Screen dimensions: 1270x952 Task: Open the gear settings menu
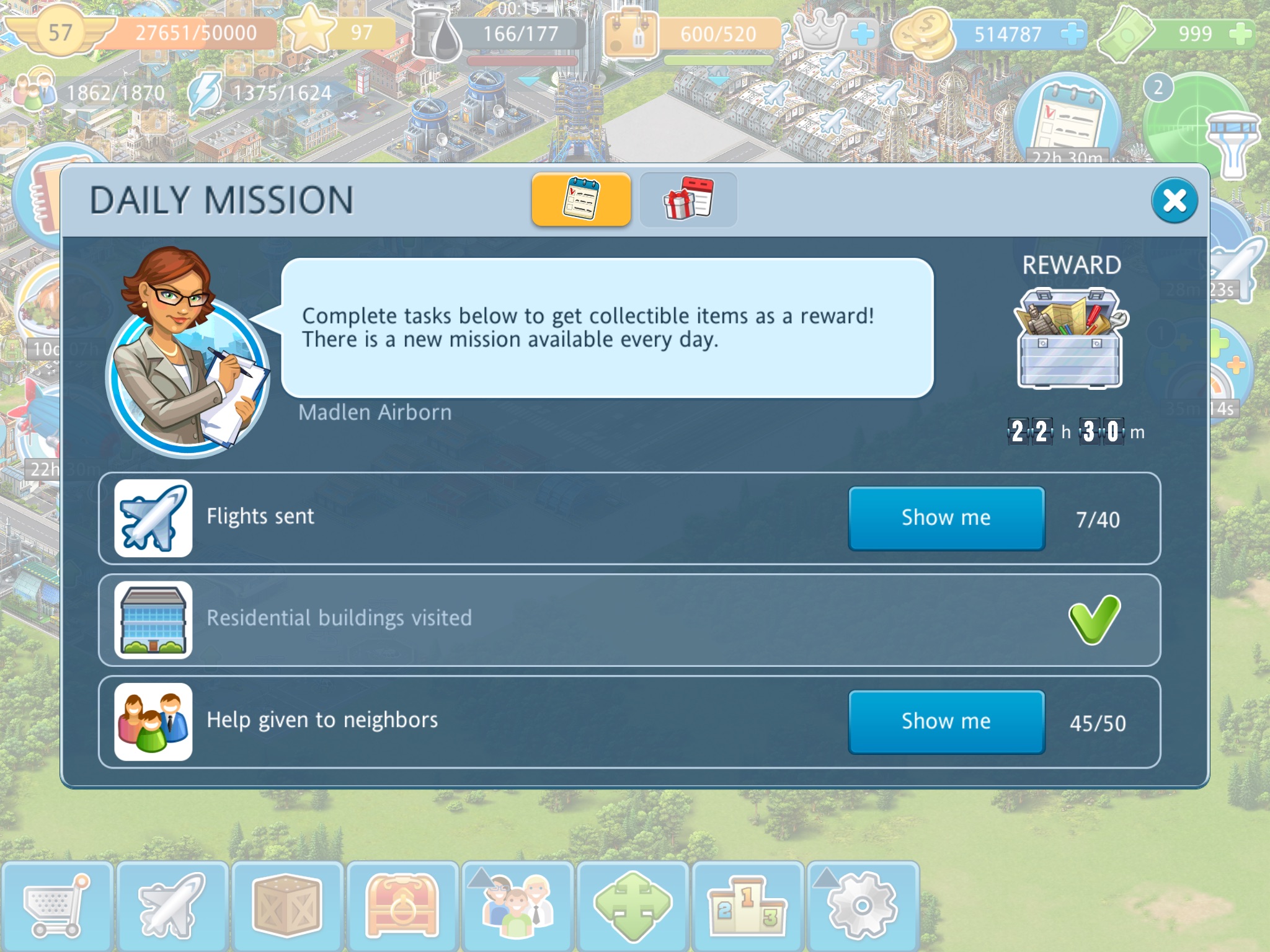pyautogui.click(x=862, y=906)
